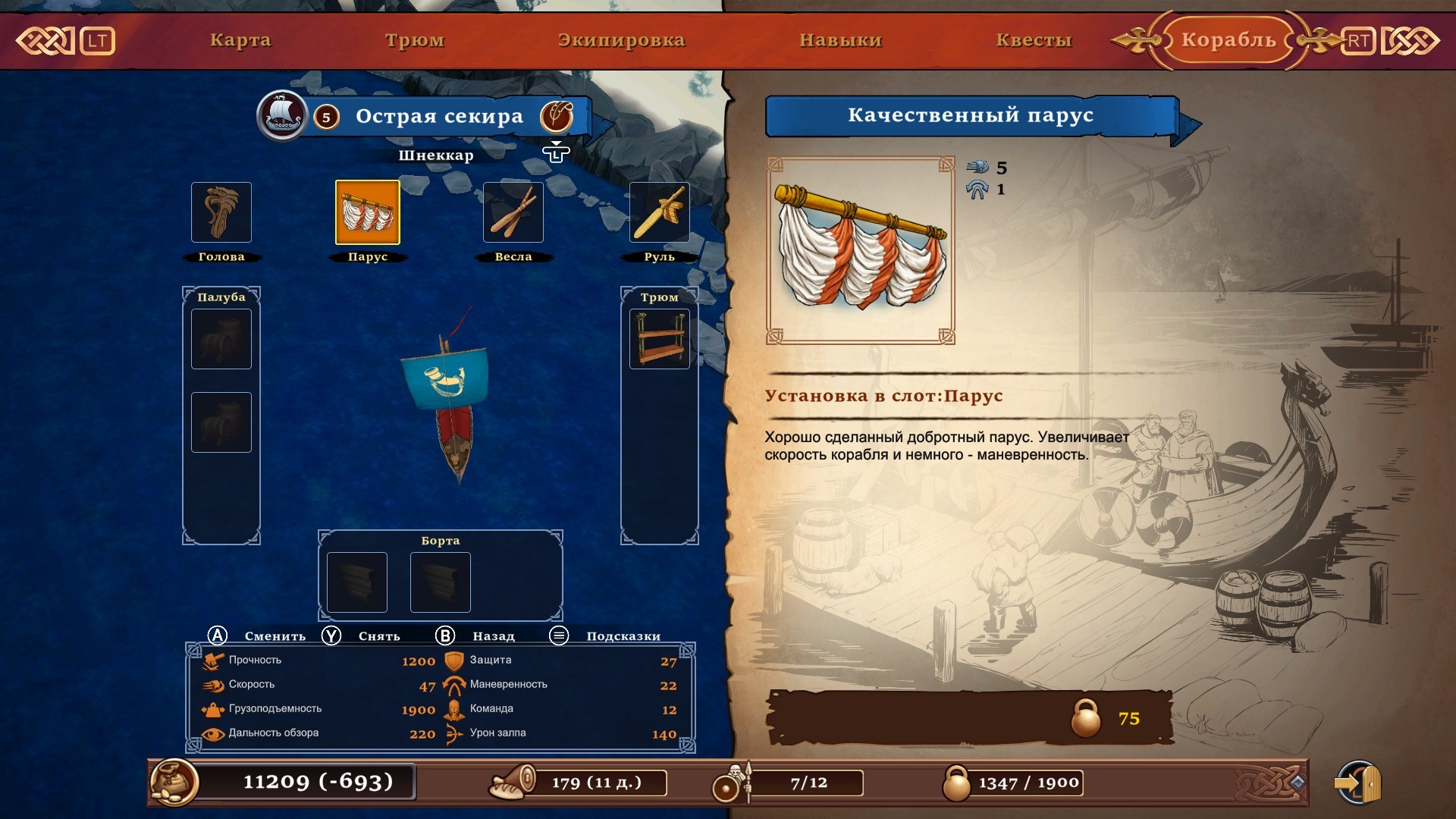
Task: Open the Квесты tab
Action: point(1034,40)
